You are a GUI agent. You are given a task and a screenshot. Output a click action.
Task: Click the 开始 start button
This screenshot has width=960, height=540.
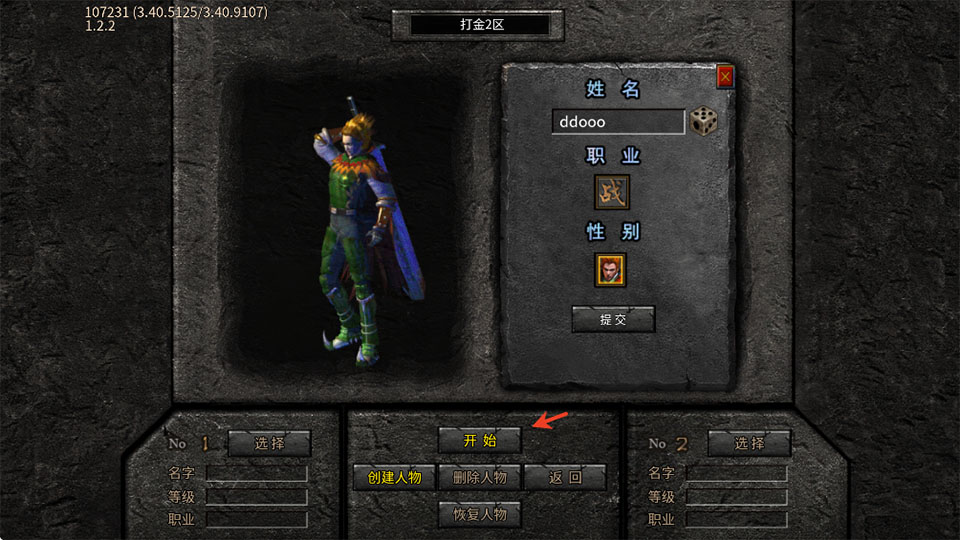click(x=479, y=440)
